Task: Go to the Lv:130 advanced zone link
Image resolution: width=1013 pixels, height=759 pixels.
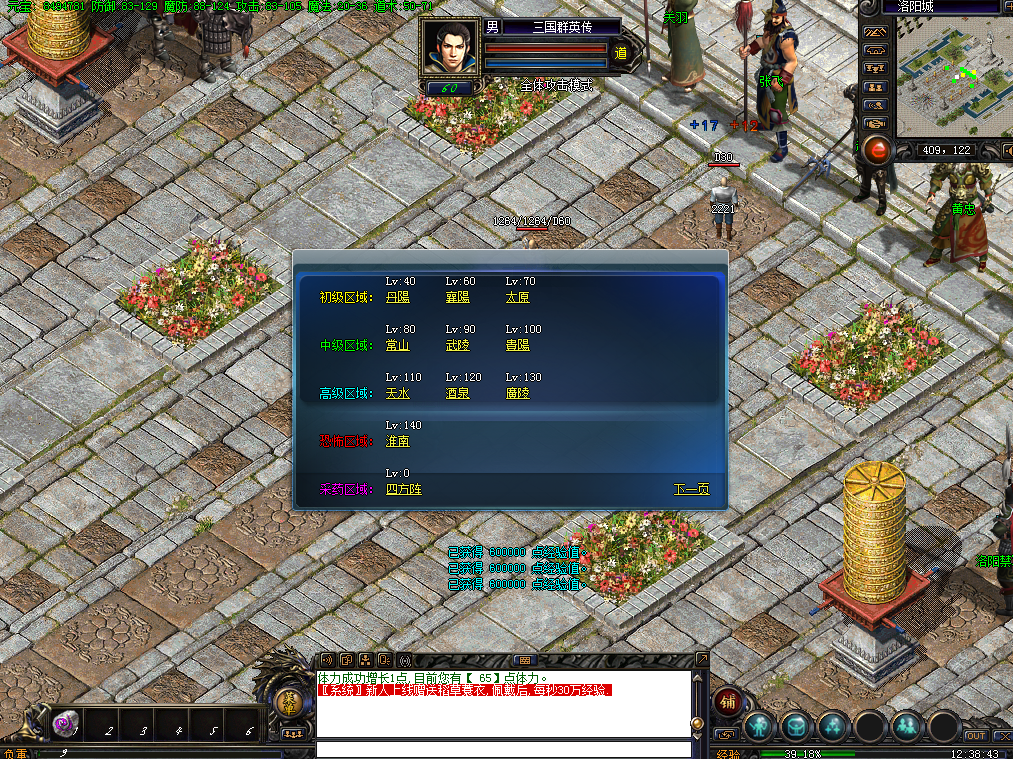Action: coord(517,393)
